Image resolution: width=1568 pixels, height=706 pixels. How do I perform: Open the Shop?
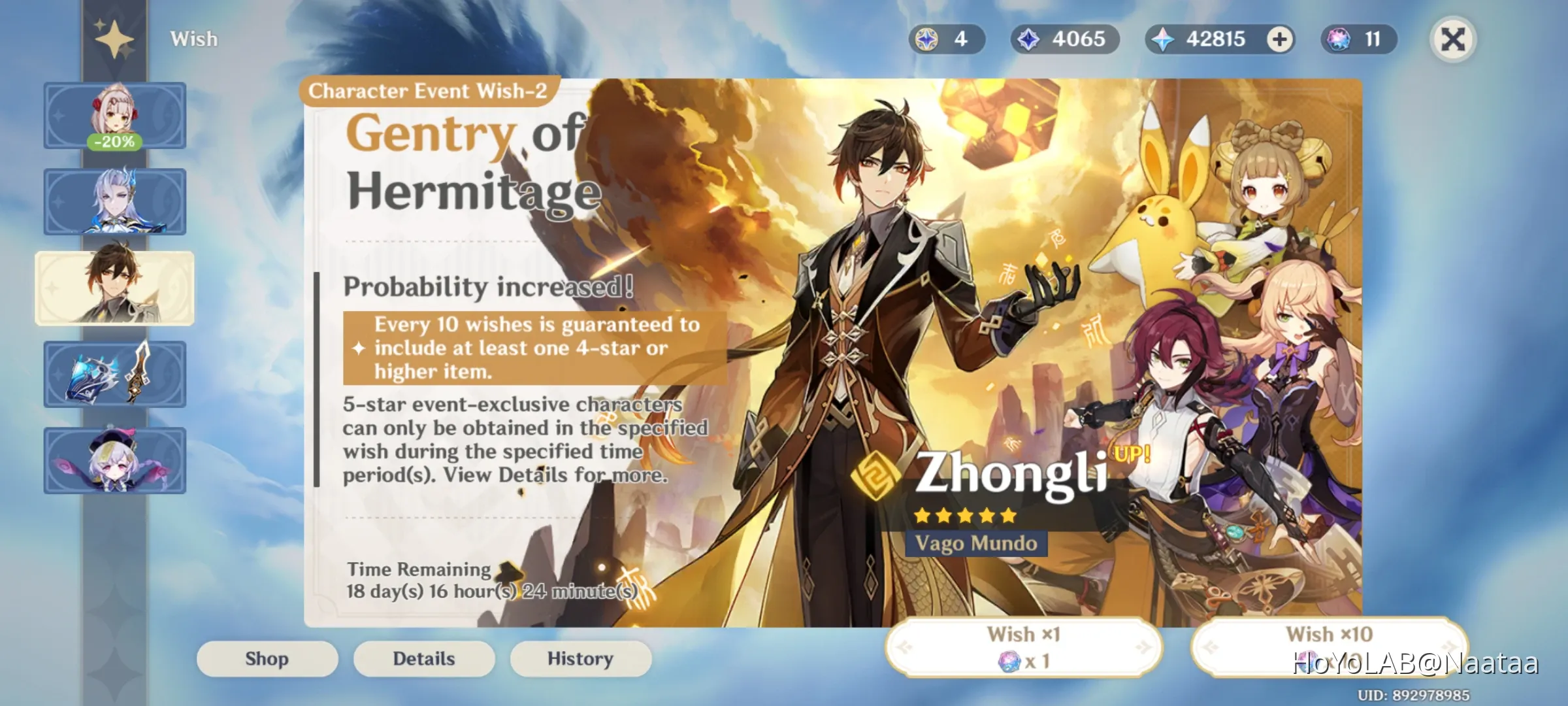[x=267, y=658]
